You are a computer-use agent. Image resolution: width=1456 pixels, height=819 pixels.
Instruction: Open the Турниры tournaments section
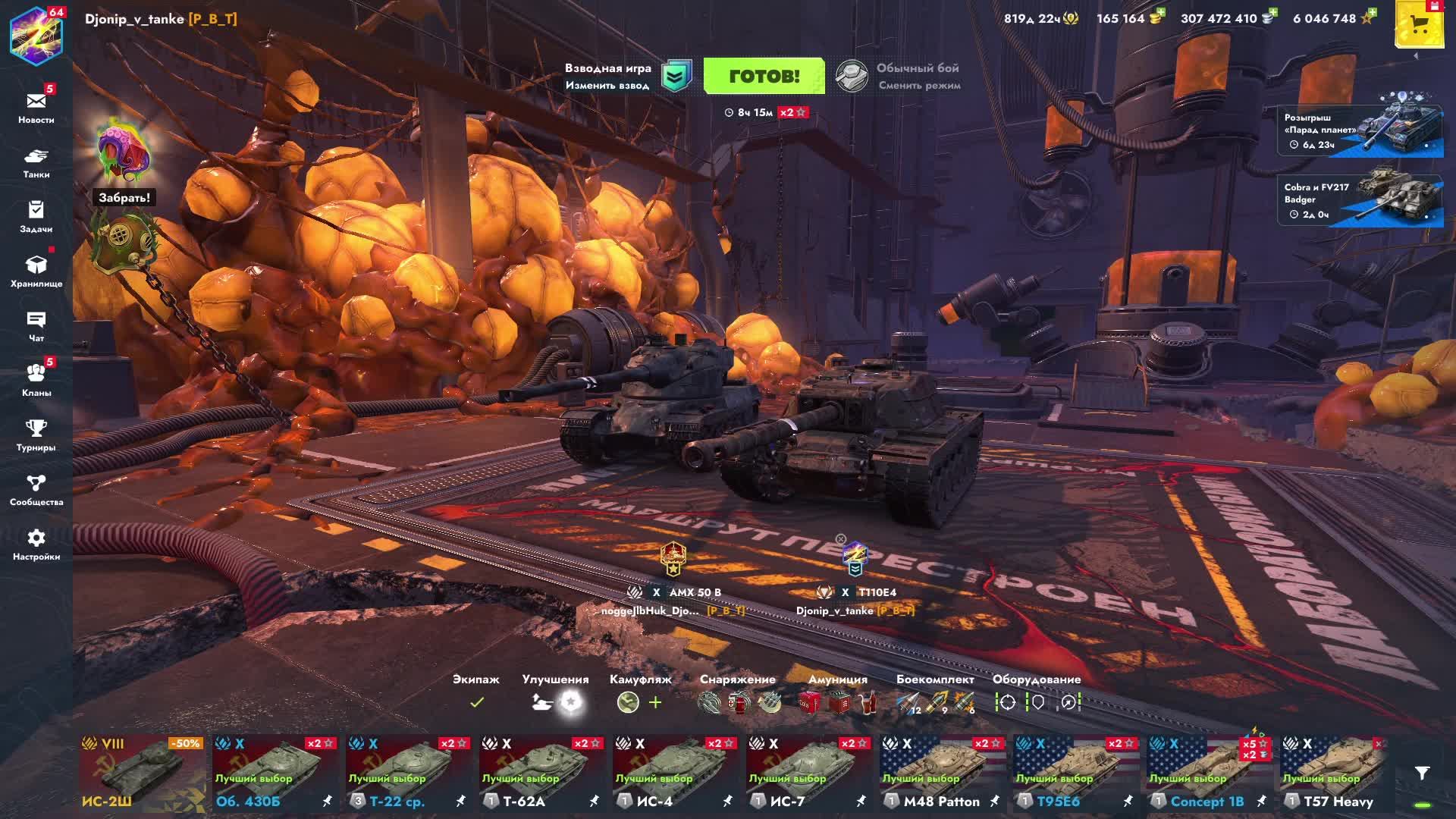point(36,435)
